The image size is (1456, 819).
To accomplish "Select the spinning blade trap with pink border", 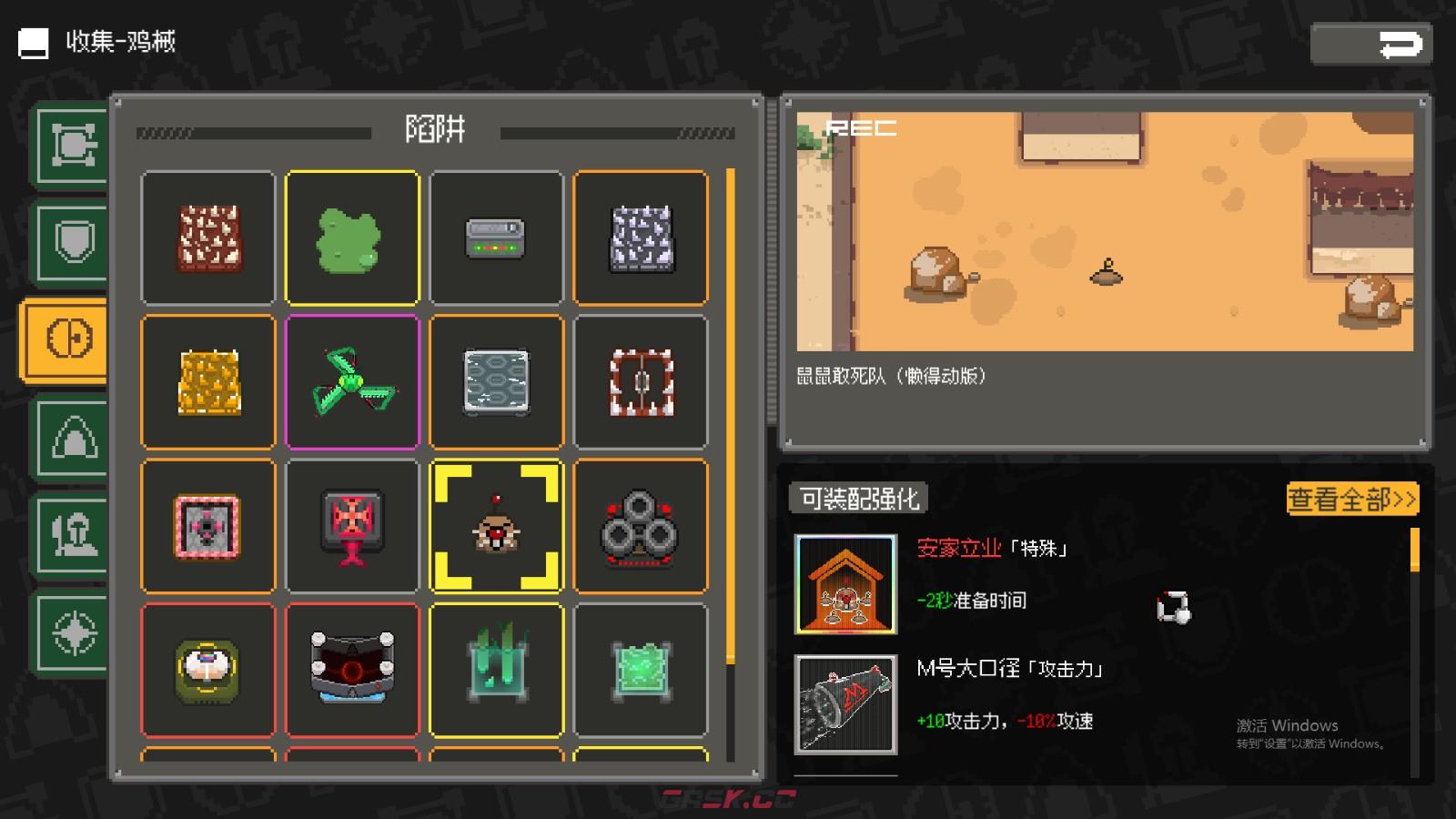I will (352, 381).
